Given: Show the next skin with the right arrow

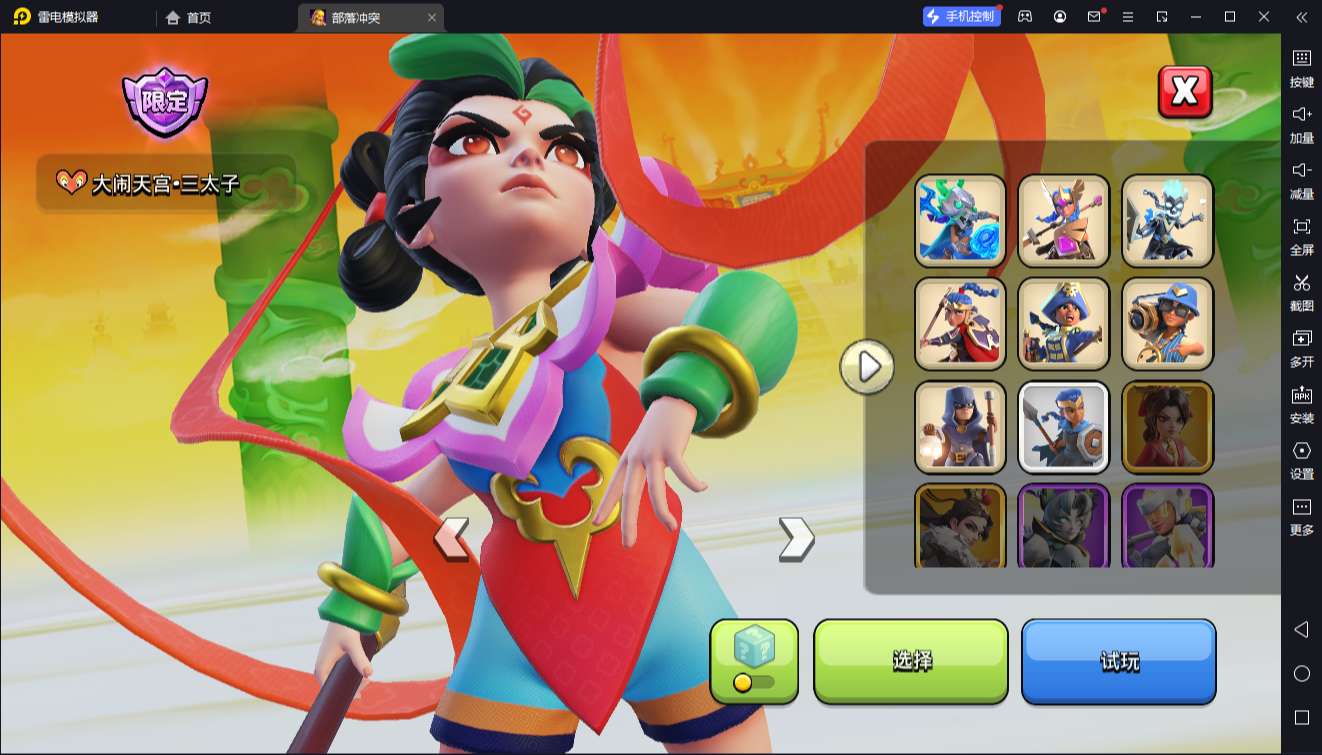Looking at the screenshot, I should 796,539.
